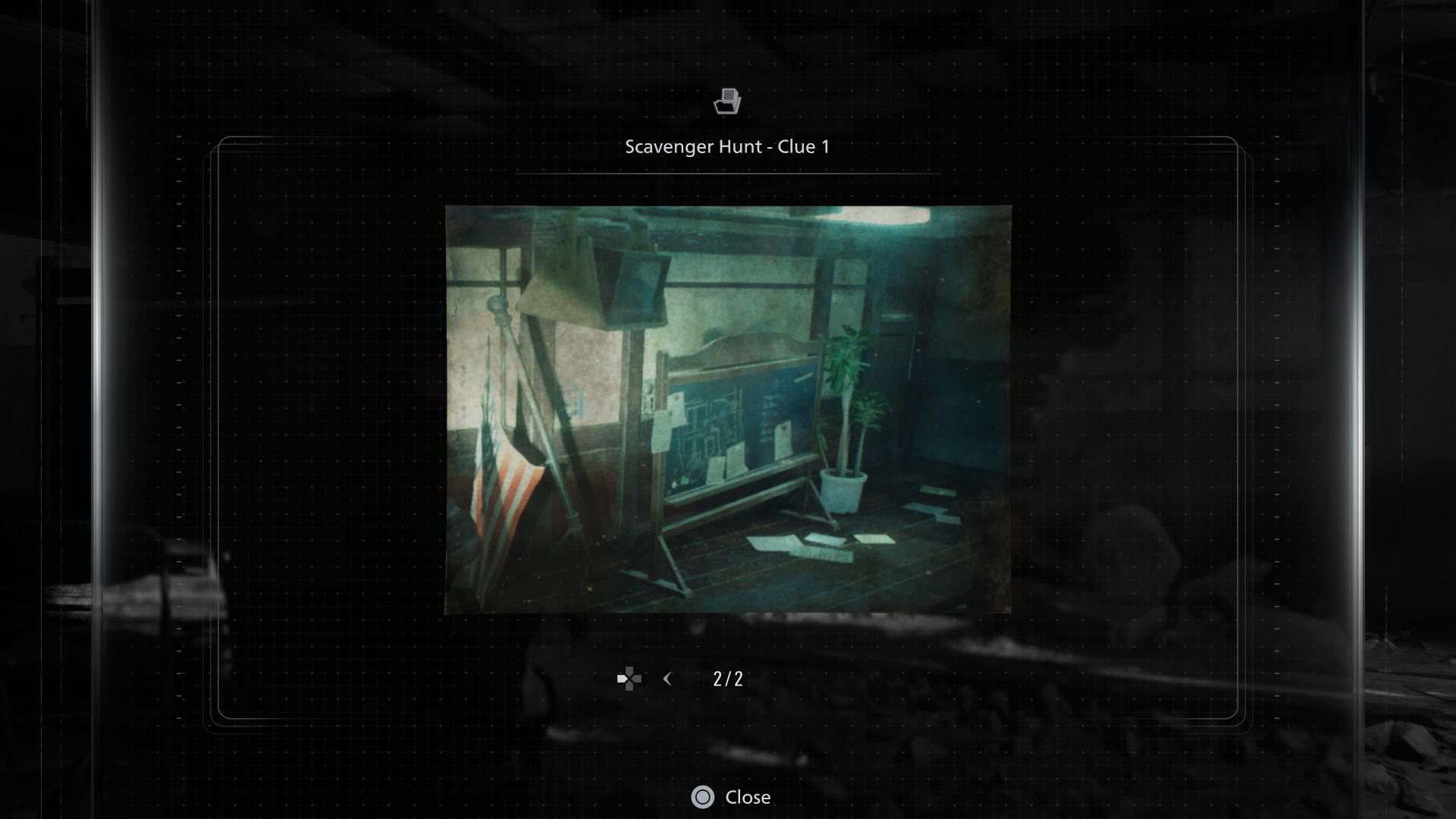Click the American flag in the photograph

click(x=503, y=485)
